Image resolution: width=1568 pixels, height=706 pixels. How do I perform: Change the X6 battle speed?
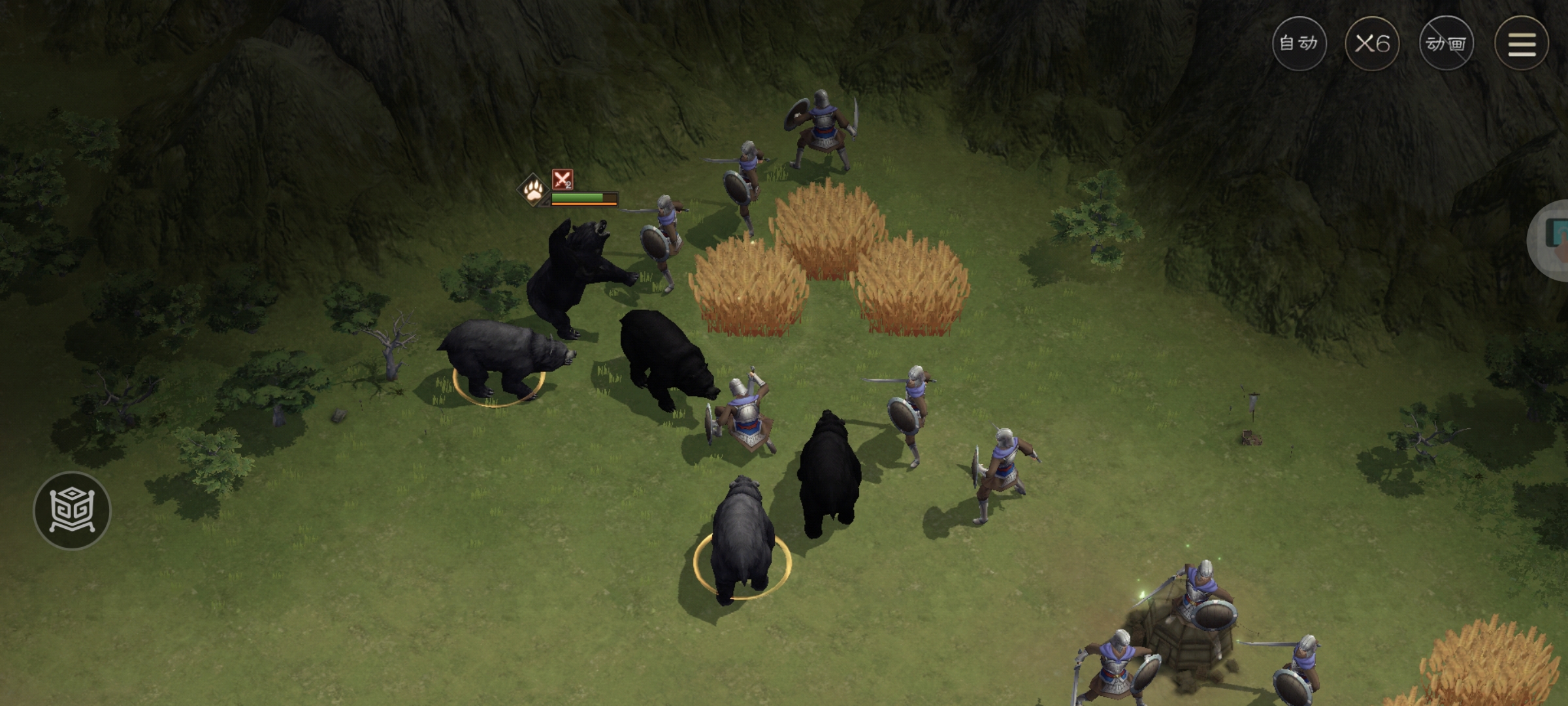pos(1372,44)
